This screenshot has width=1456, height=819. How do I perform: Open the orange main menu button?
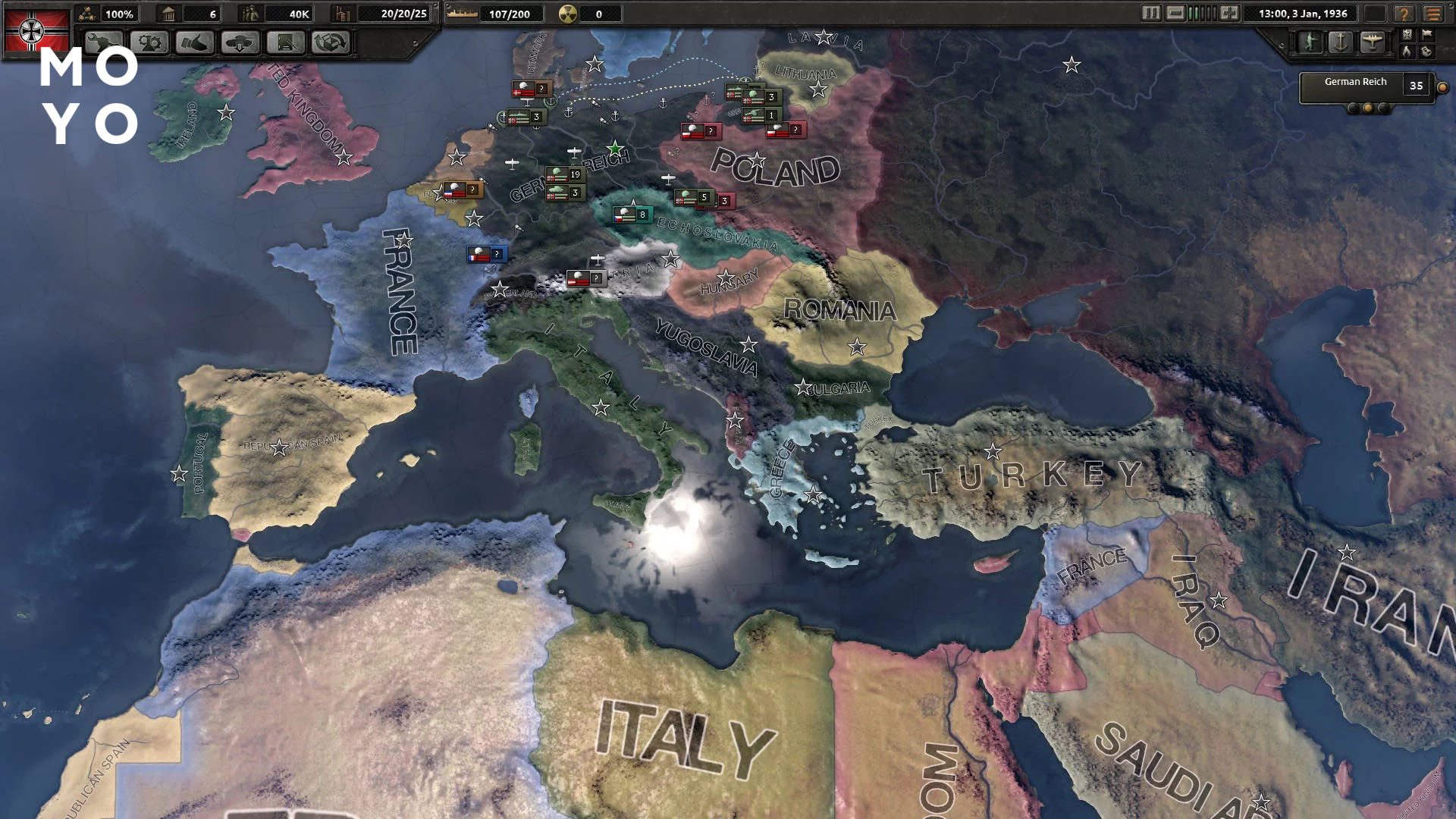[1432, 14]
